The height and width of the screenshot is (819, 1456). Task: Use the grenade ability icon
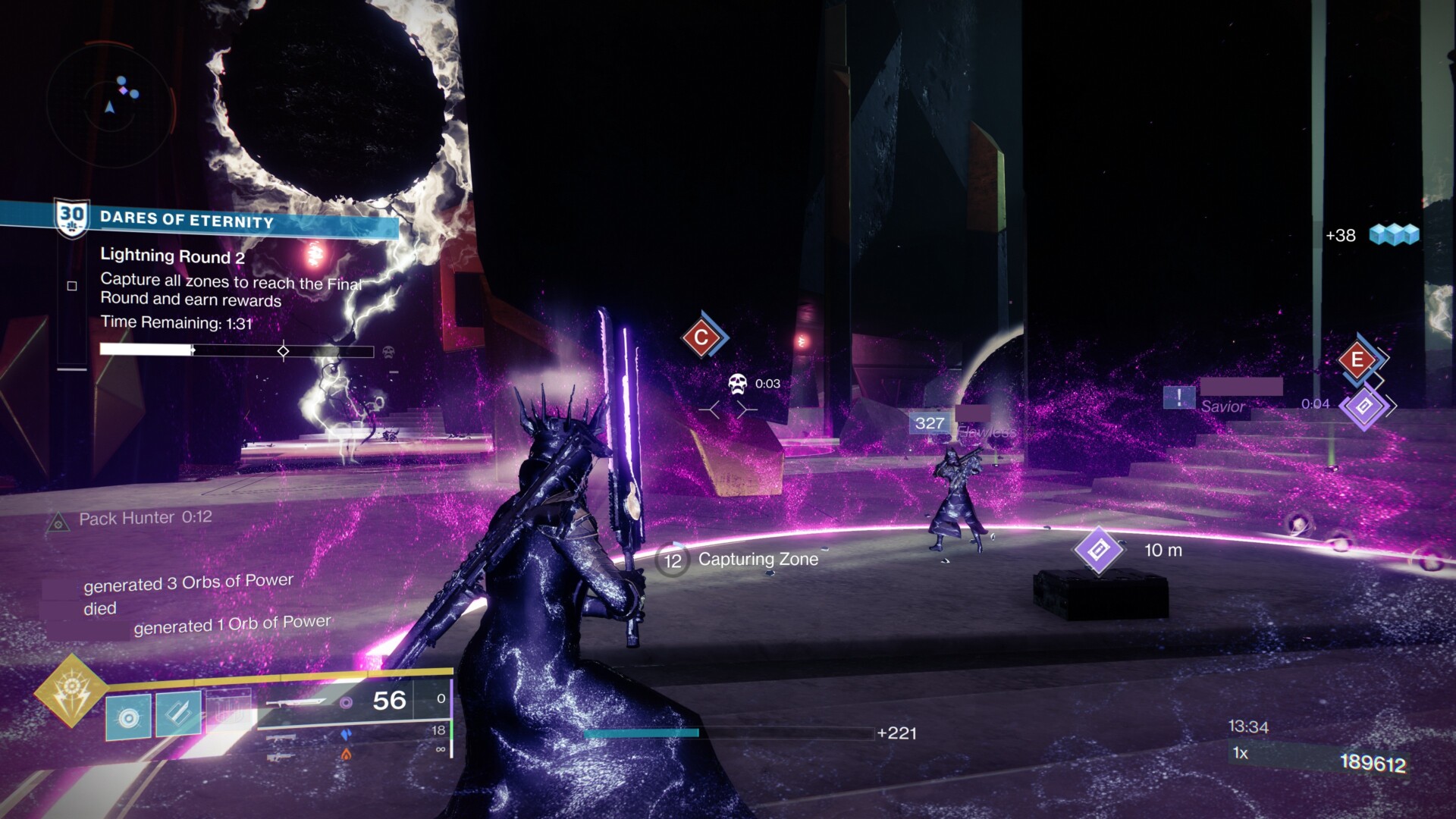click(128, 717)
